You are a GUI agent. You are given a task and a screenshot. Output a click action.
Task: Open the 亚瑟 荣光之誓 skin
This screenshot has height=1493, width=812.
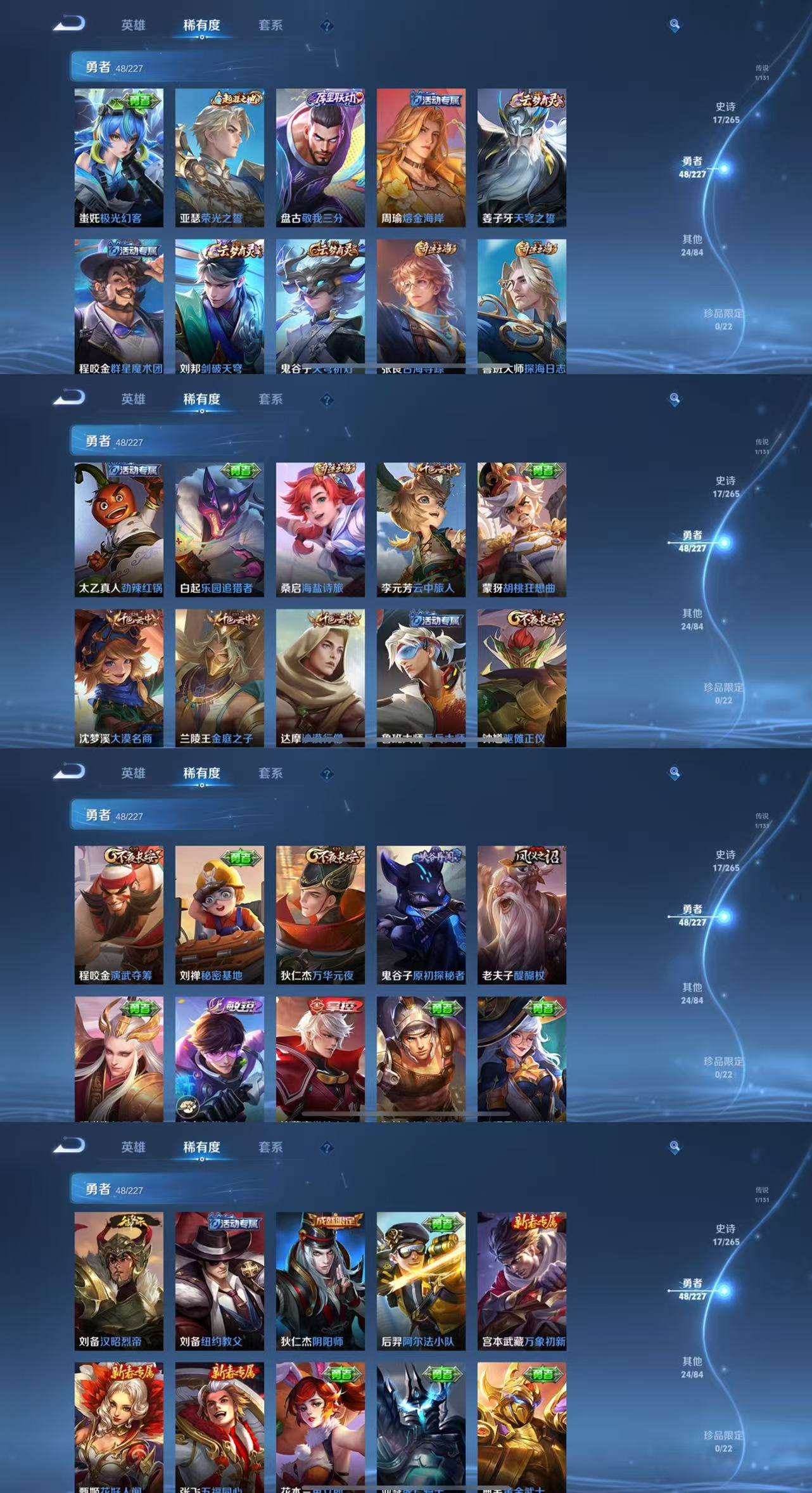tap(219, 158)
